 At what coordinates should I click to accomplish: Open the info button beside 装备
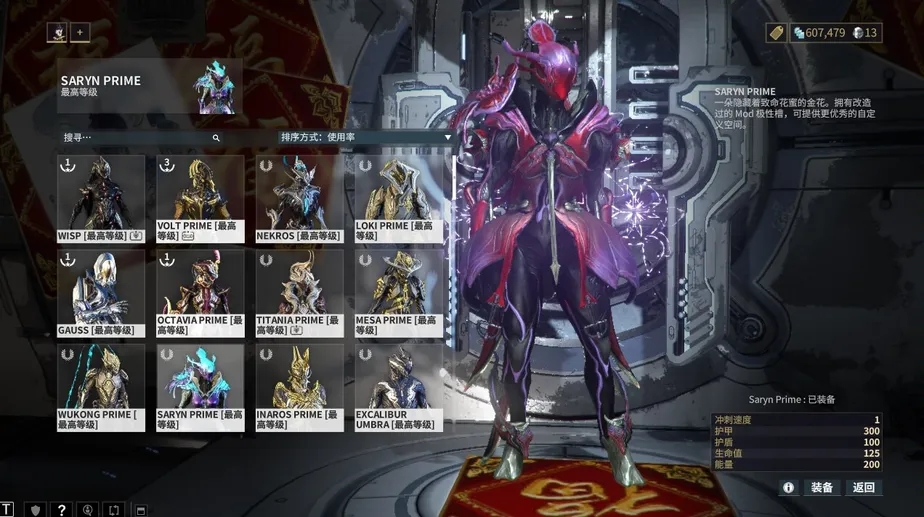(788, 488)
